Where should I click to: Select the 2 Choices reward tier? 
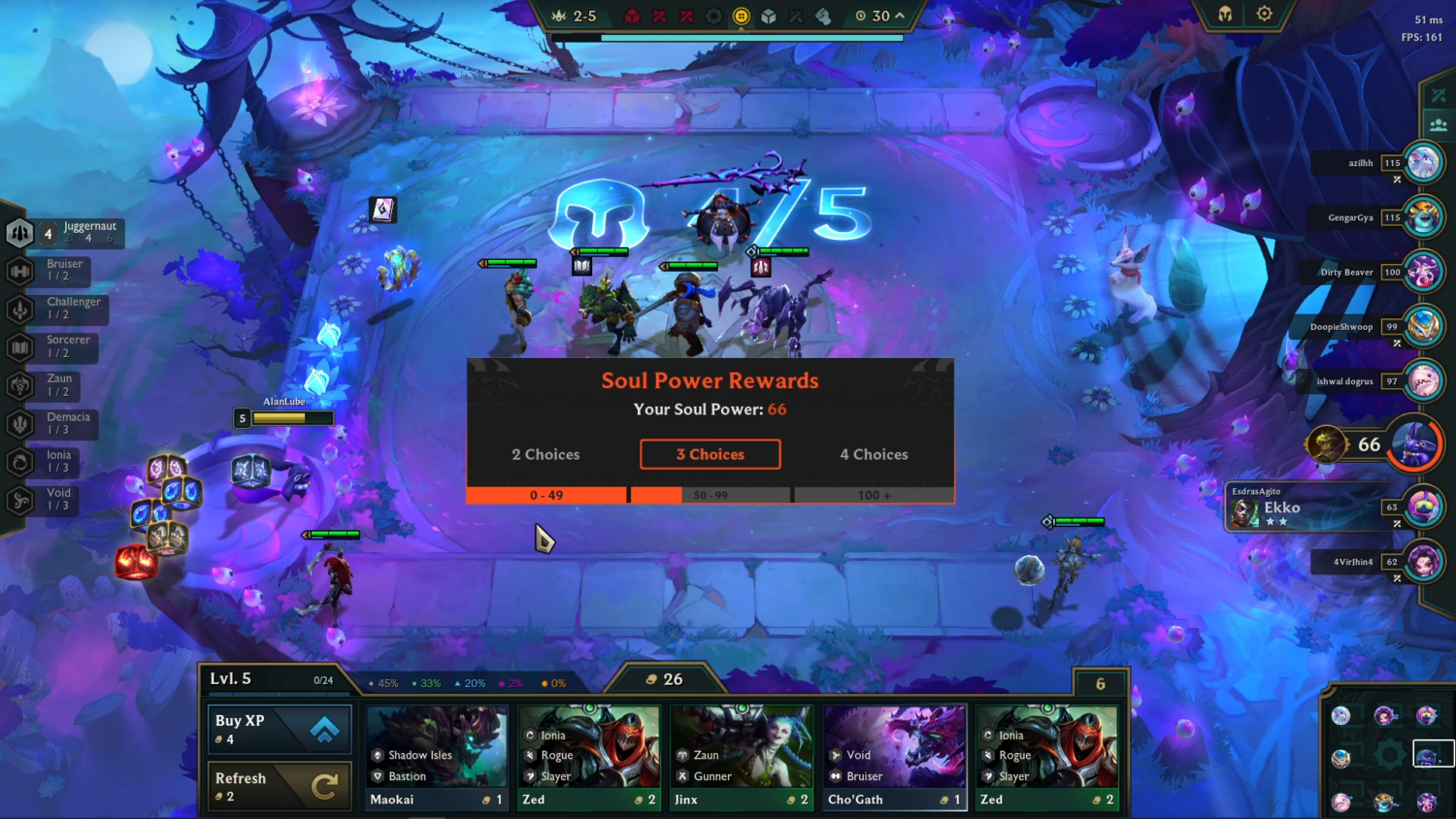546,454
